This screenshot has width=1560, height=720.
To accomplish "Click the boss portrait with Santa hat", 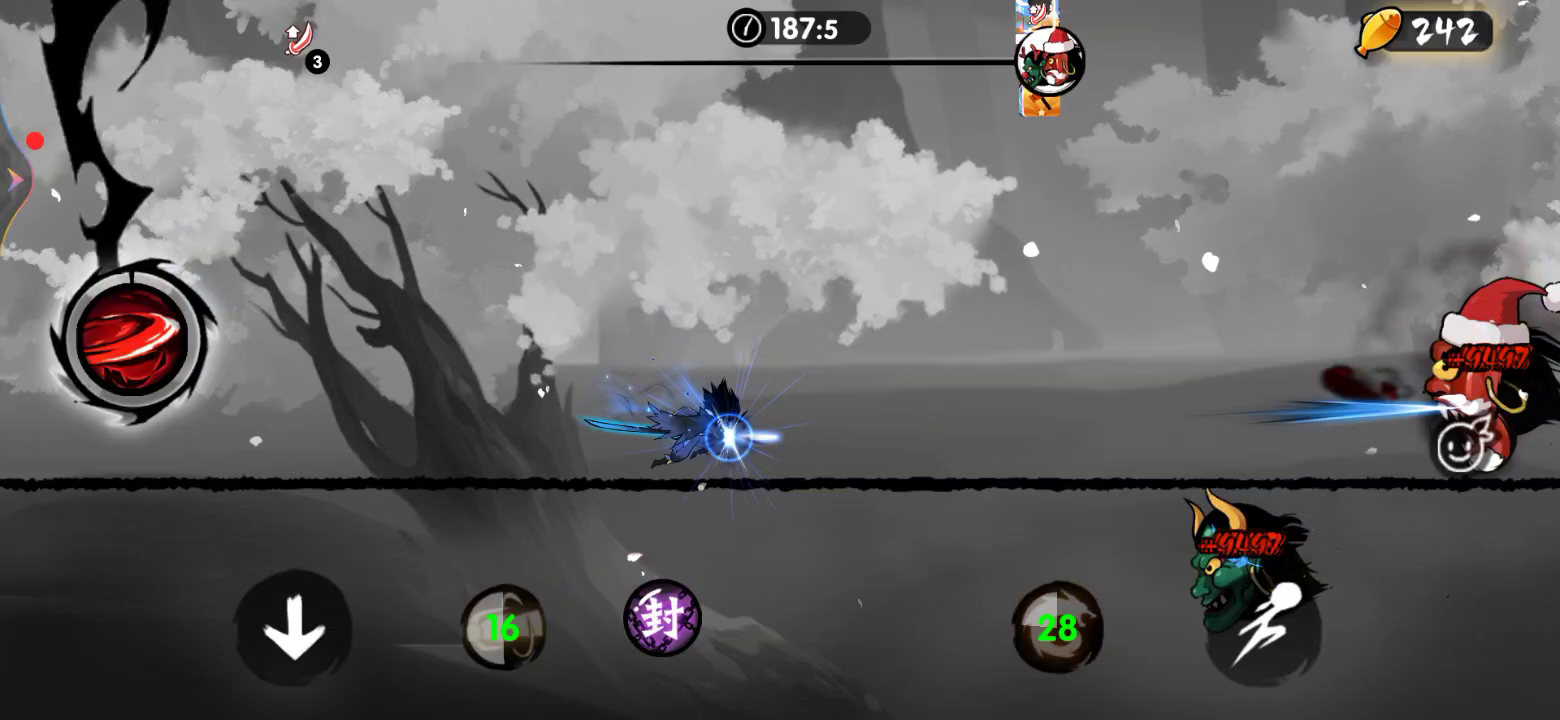I will click(x=1048, y=62).
